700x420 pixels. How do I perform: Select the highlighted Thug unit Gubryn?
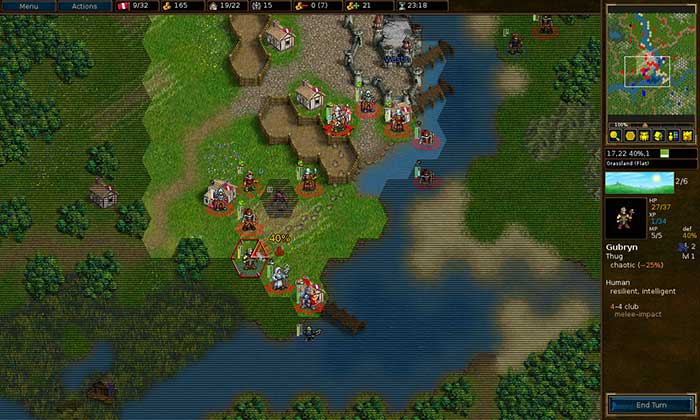248,258
